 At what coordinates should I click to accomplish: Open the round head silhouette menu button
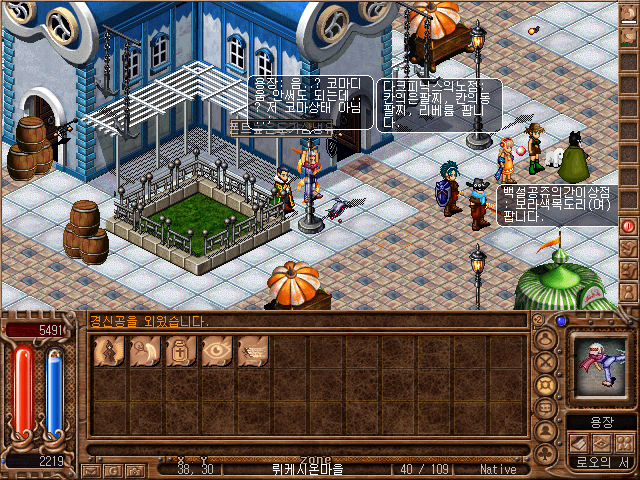pyautogui.click(x=546, y=339)
